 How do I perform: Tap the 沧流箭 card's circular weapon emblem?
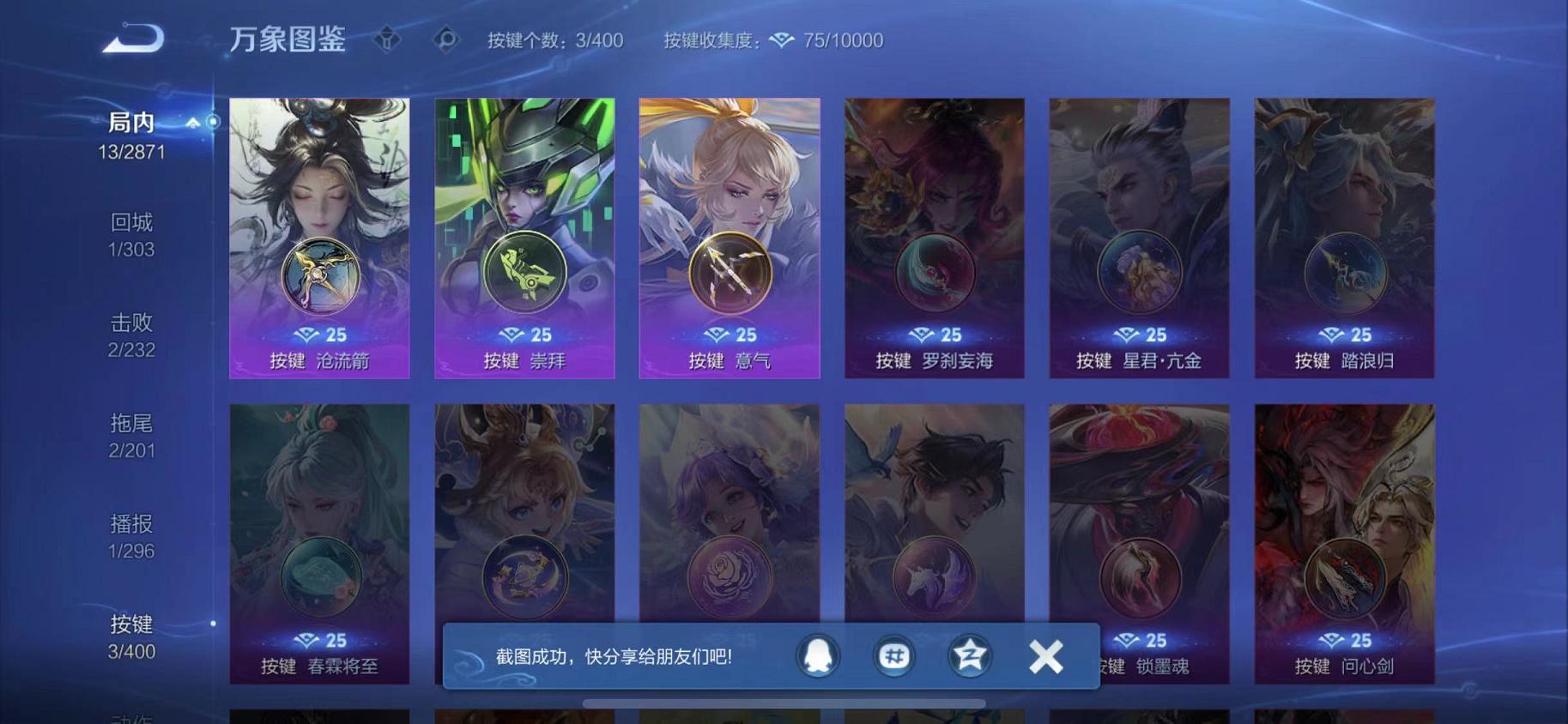tap(318, 273)
